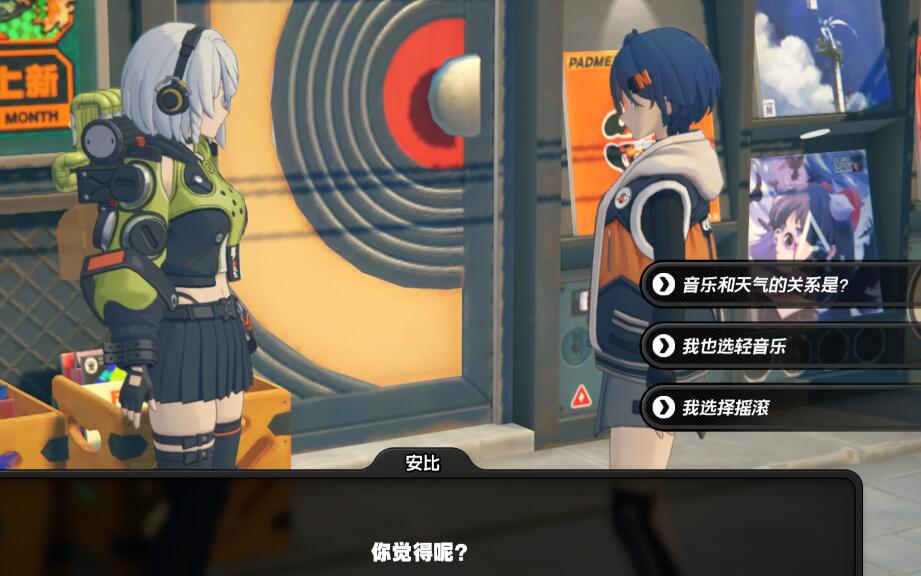Choose reply "音乐和天气的关系是?"
Viewport: 921px width, 576px height.
[x=765, y=285]
